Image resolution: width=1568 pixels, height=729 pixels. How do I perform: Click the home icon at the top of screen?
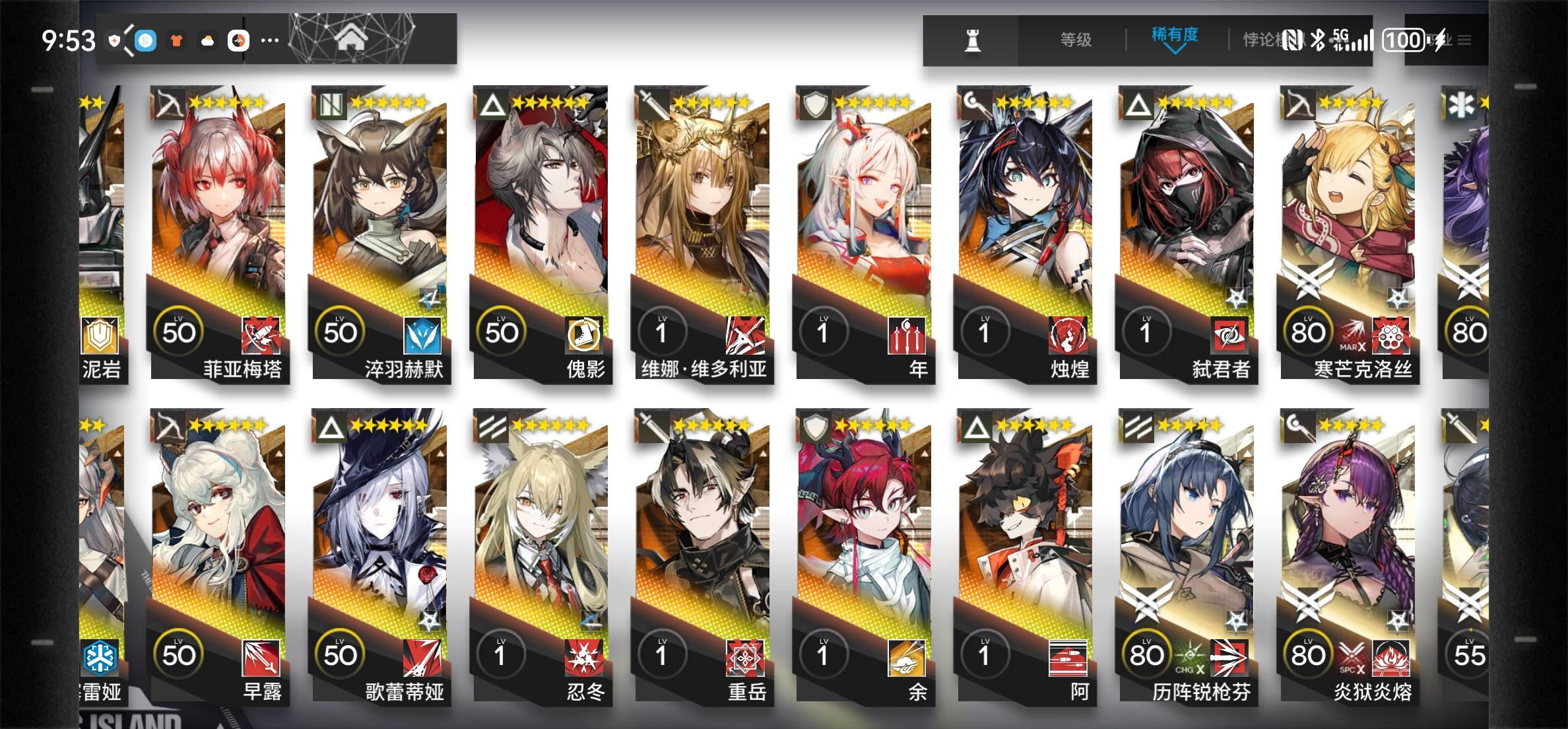coord(354,38)
